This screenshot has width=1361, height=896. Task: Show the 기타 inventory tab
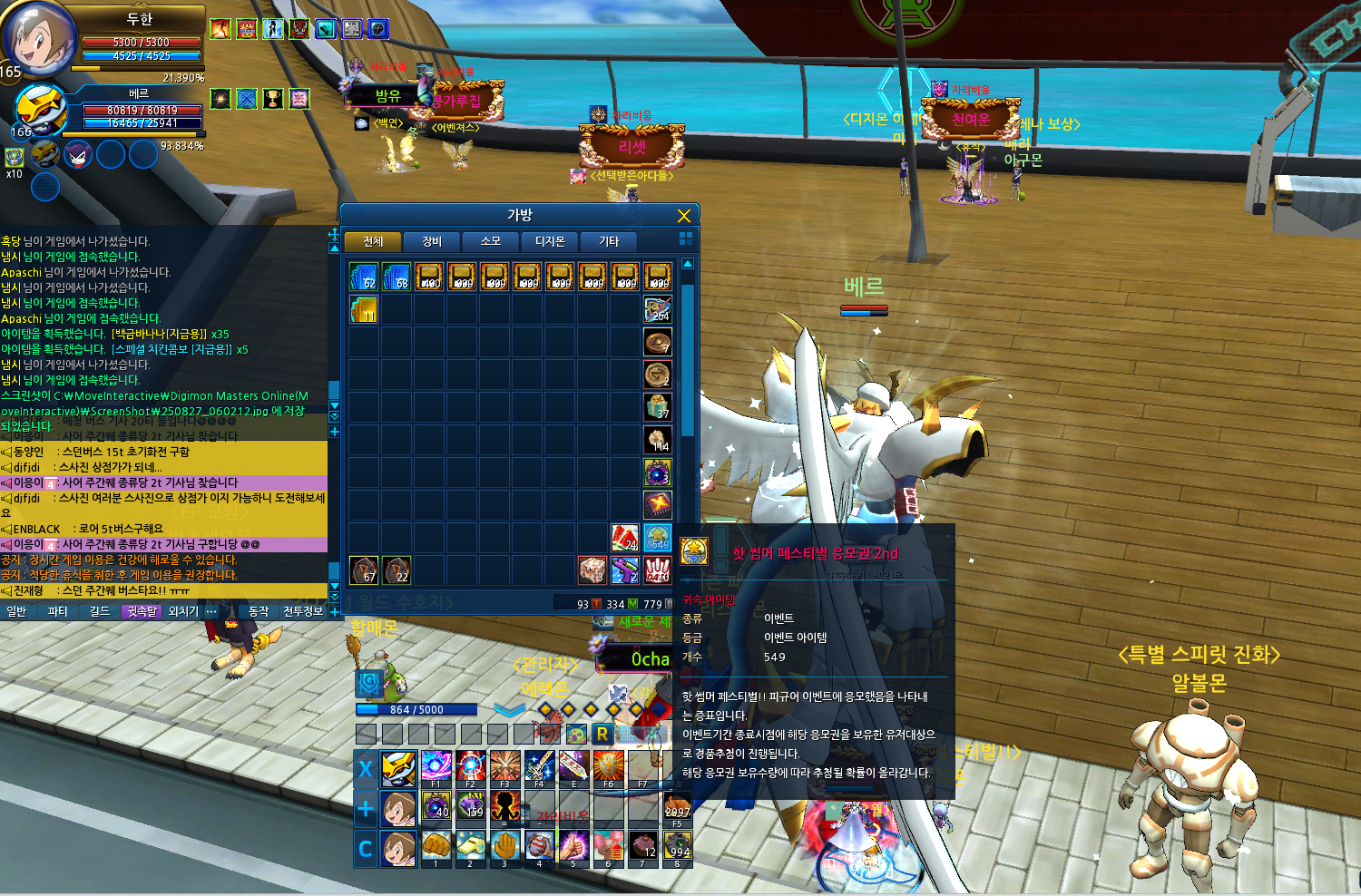[609, 241]
